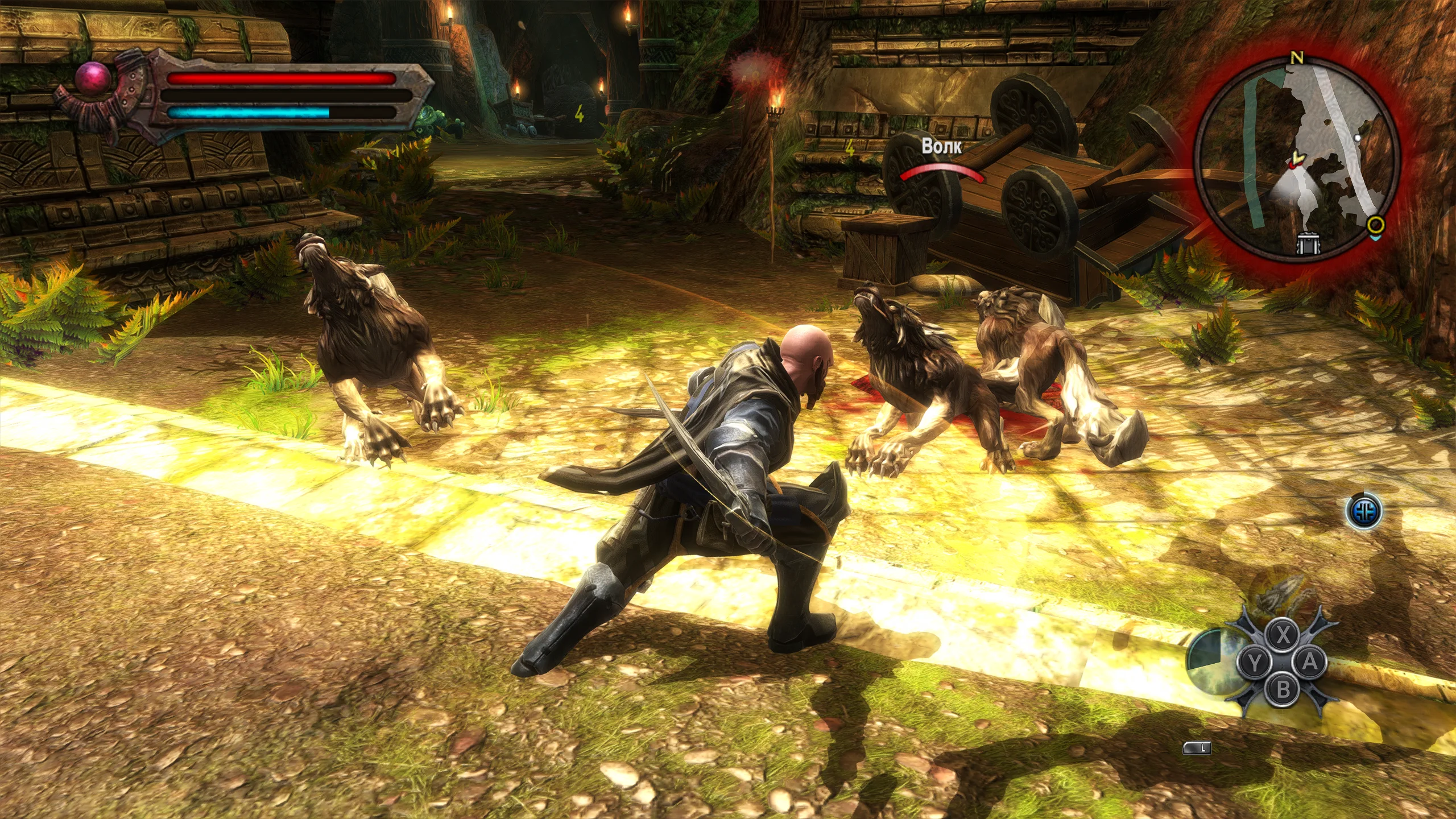1456x819 pixels.
Task: Click the stone doorway marker on minimap
Action: tap(1308, 243)
